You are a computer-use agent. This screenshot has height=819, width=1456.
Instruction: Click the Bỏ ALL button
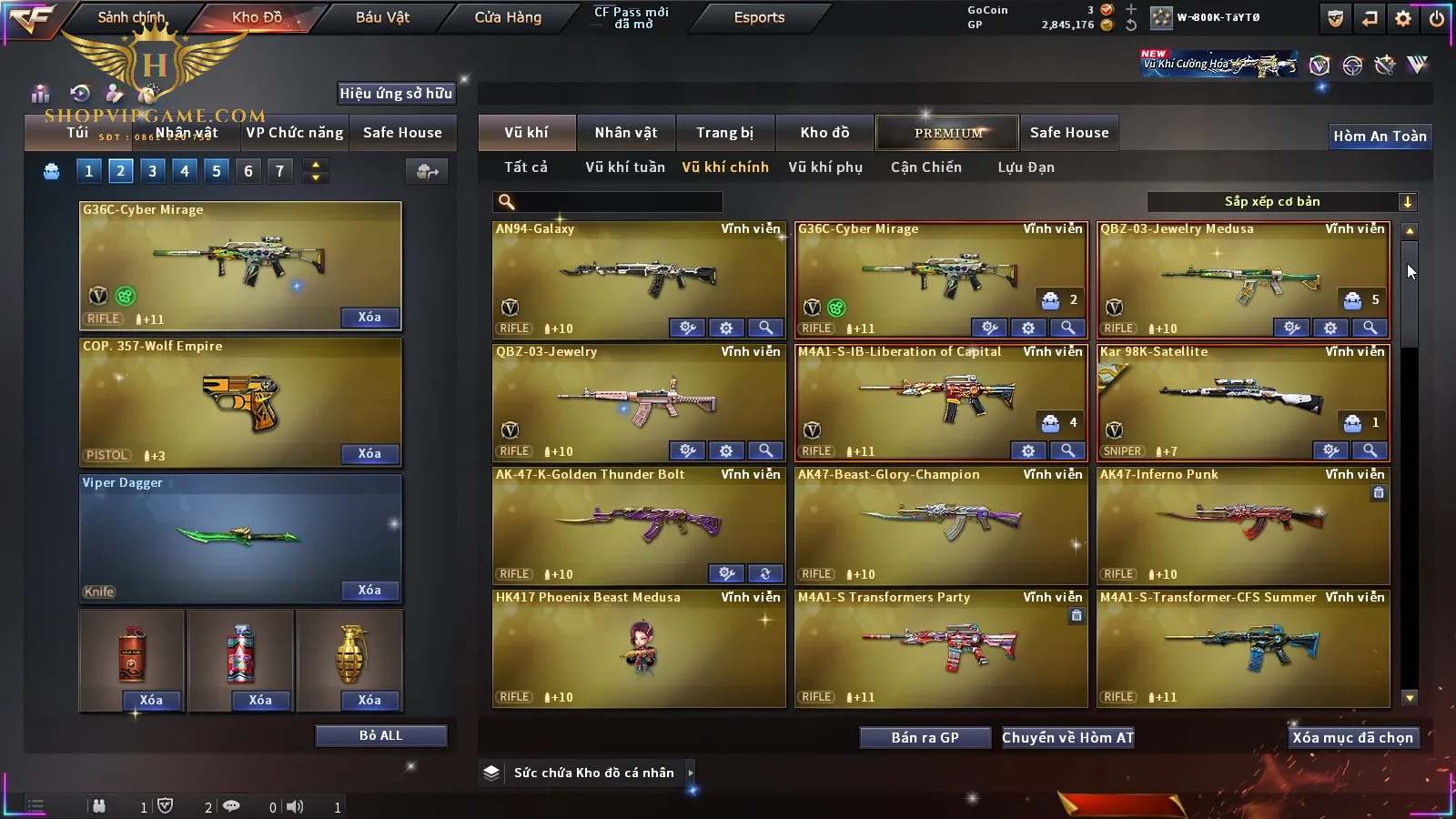click(x=380, y=735)
